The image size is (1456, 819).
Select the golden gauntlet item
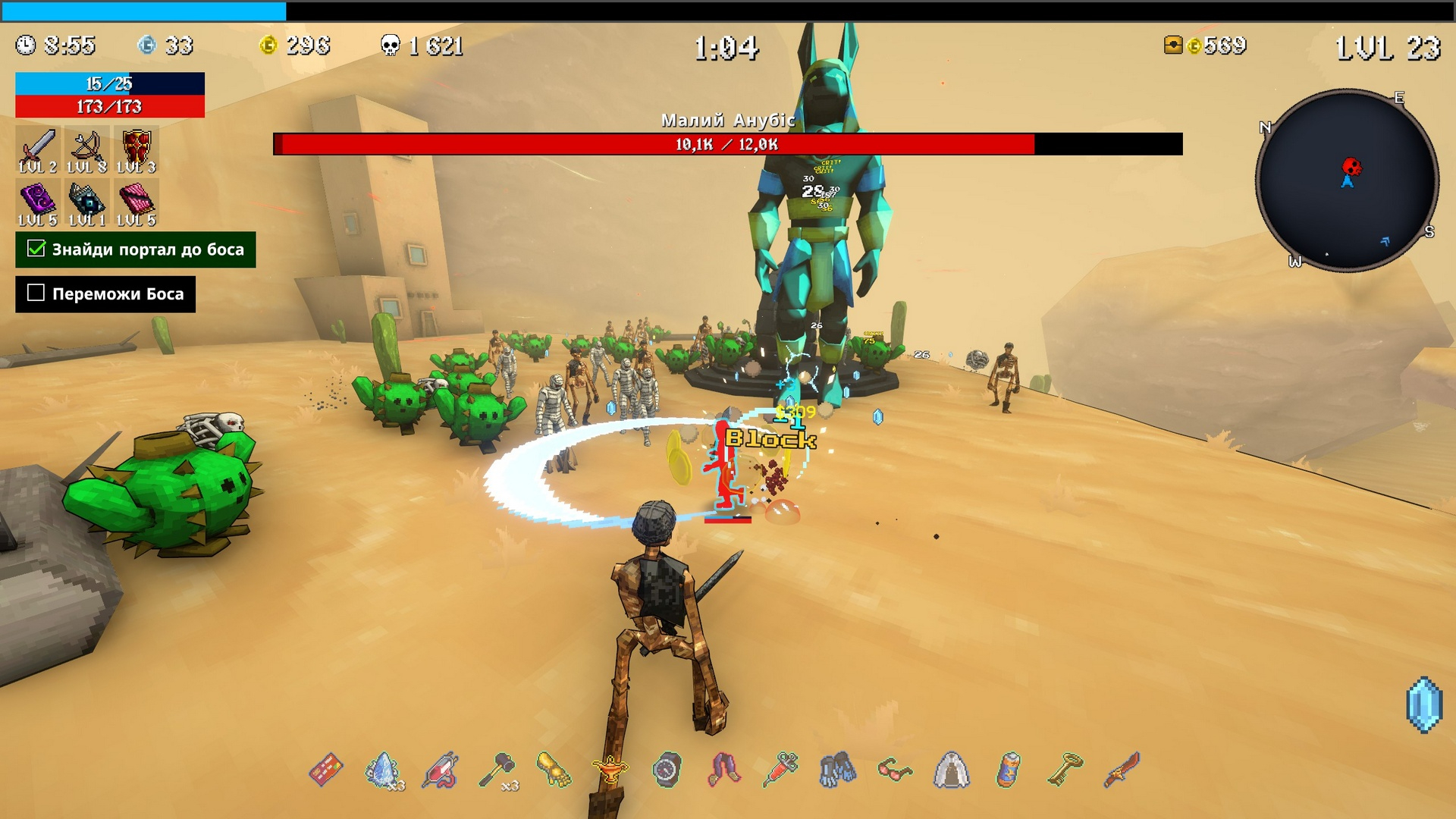point(554,769)
